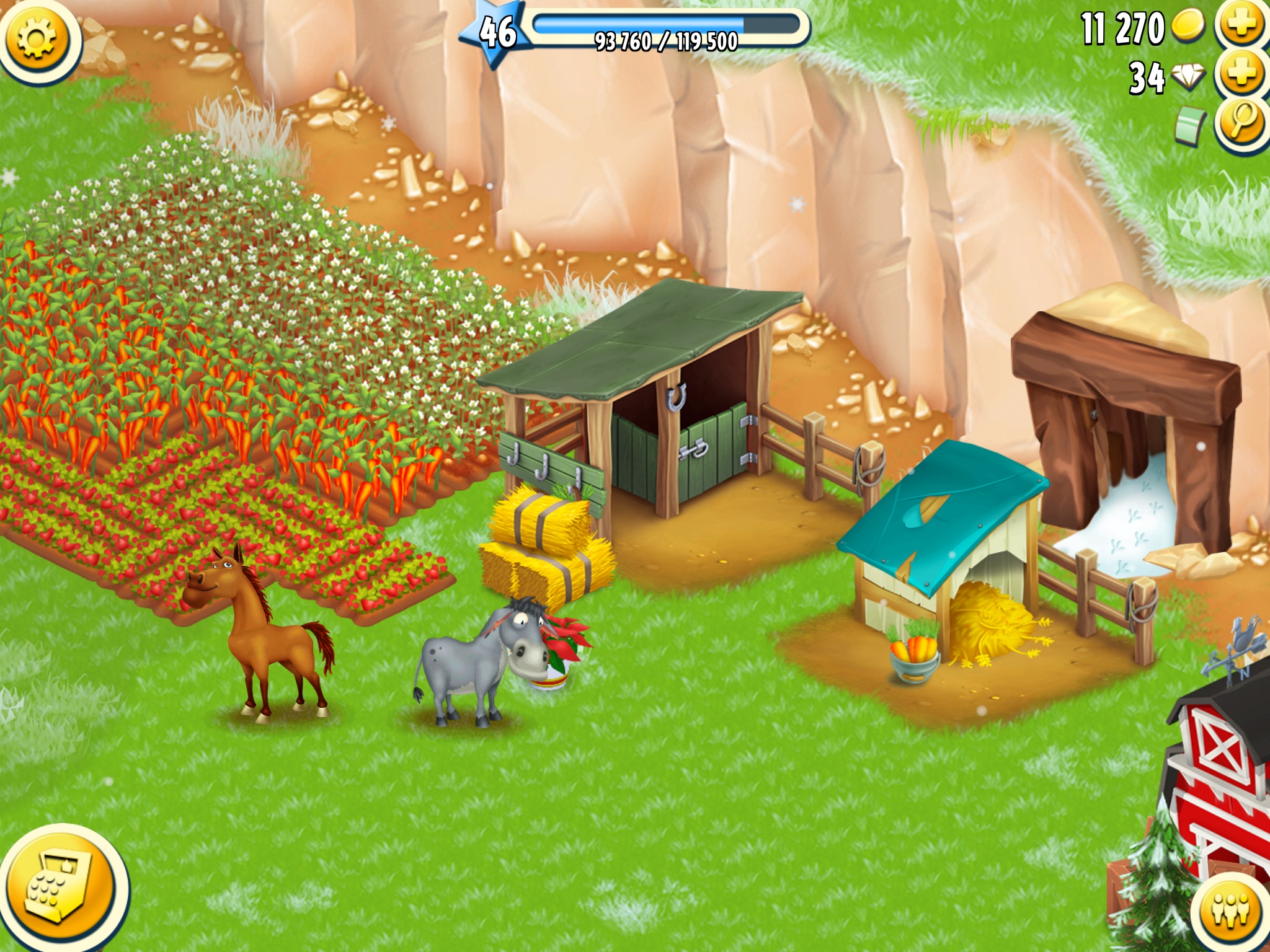
Task: Add more coins with plus button
Action: click(1241, 26)
